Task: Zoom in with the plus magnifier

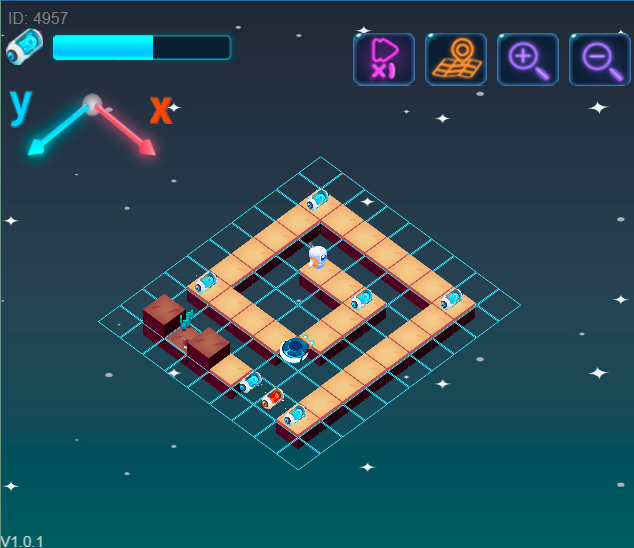Action: pos(528,59)
